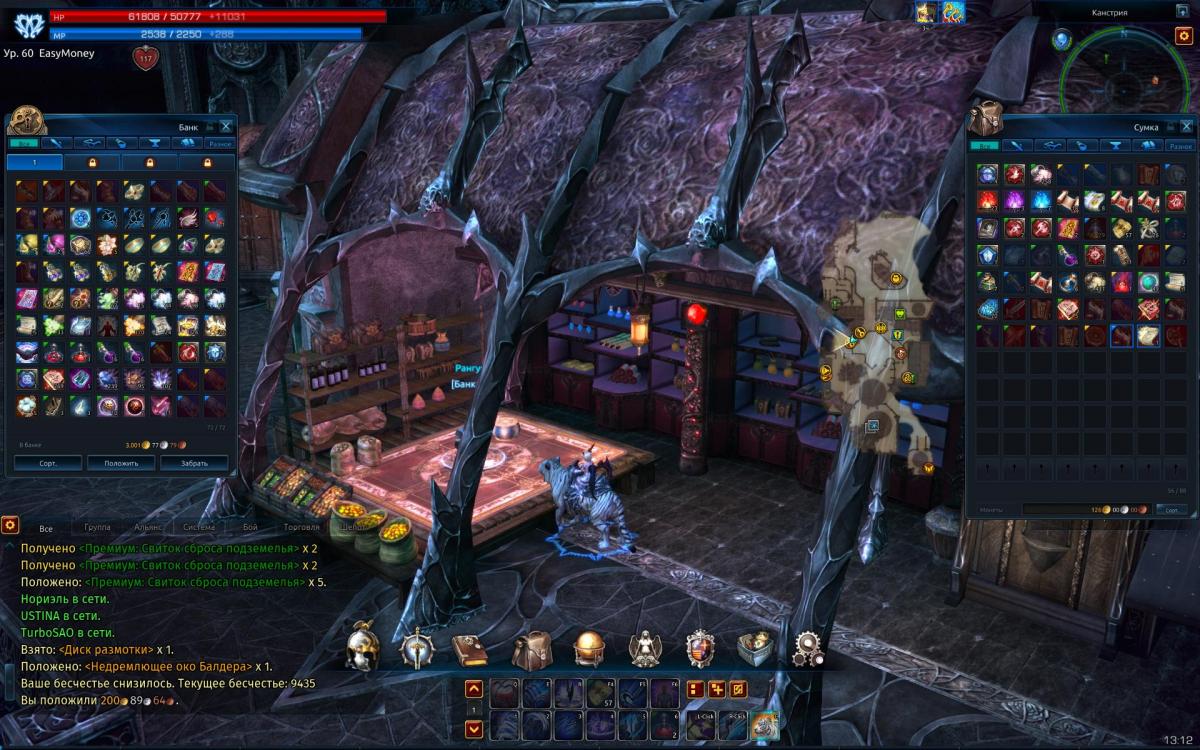The image size is (1200, 750).
Task: Open the helmet character menu icon
Action: [x=361, y=650]
